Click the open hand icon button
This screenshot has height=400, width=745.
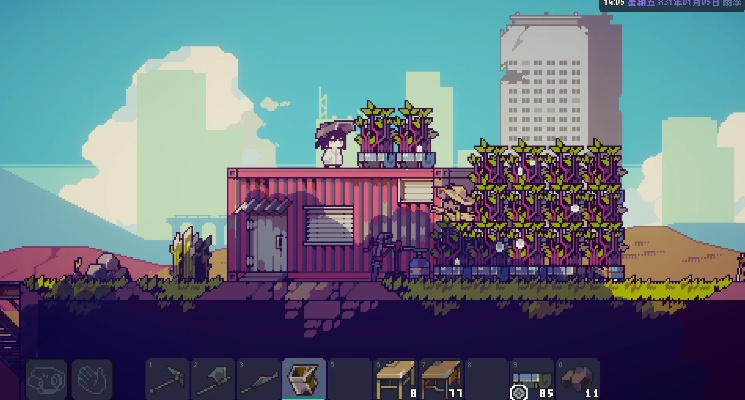point(92,380)
